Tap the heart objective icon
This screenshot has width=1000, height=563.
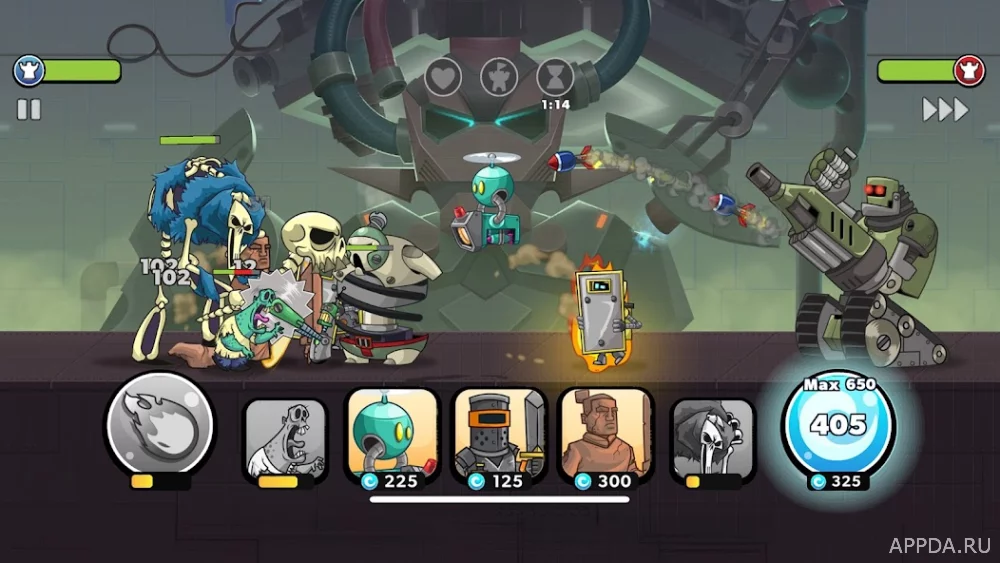(443, 76)
